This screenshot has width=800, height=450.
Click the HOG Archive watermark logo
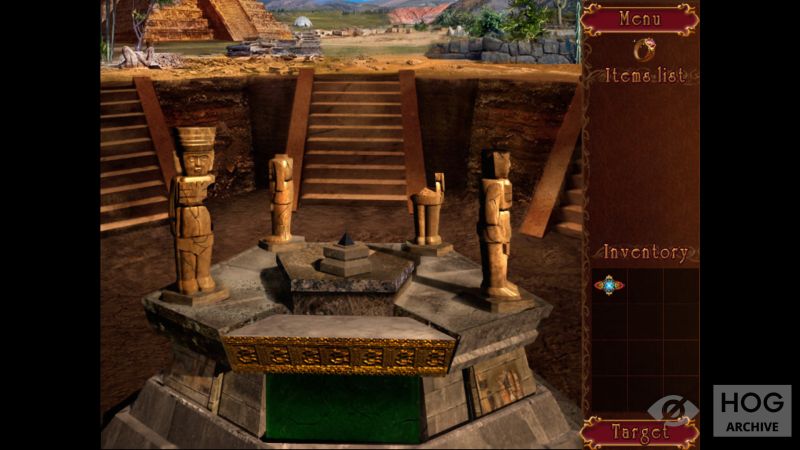coord(751,410)
